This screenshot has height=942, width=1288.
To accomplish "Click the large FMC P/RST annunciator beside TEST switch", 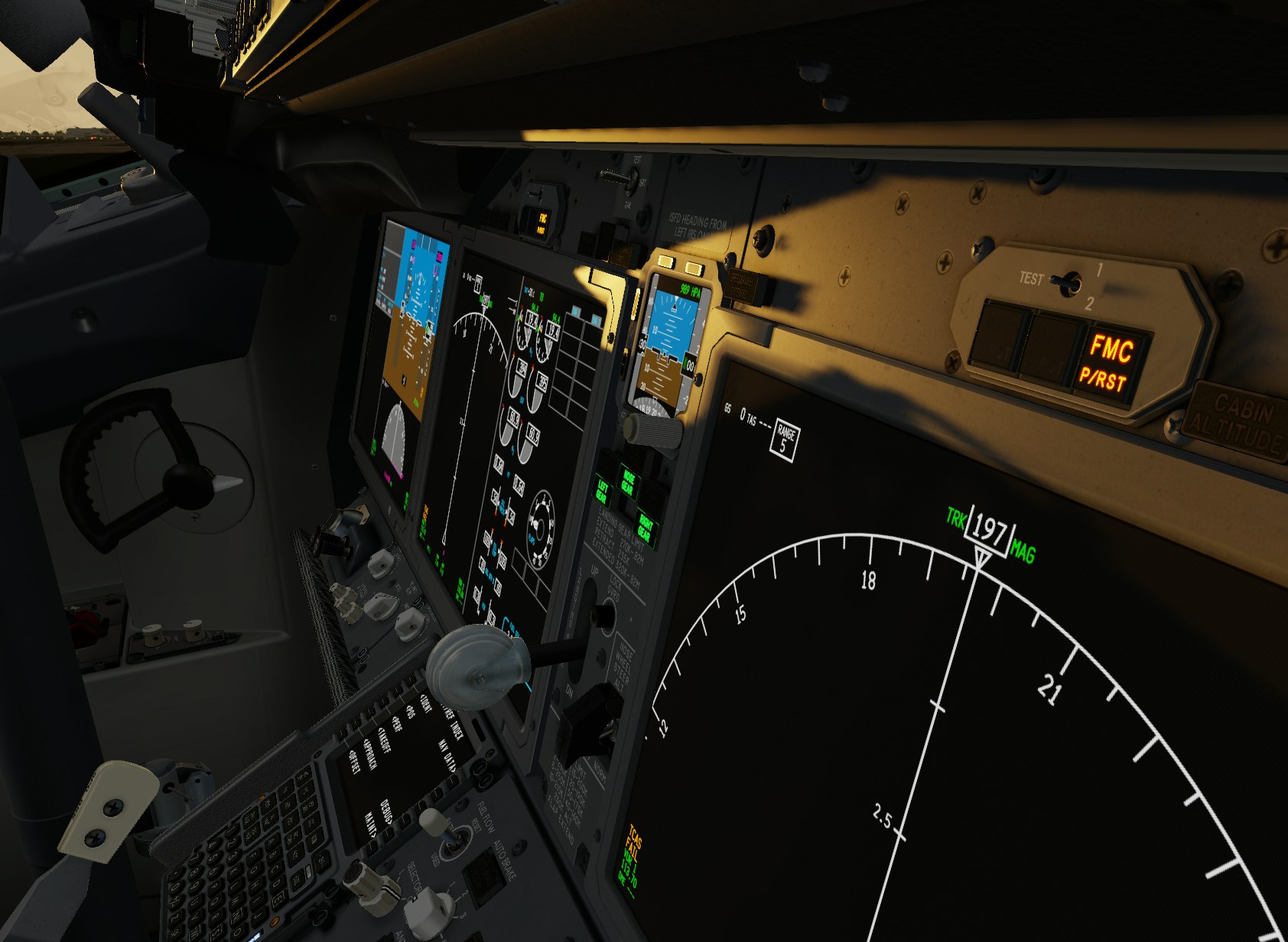I will [1110, 361].
